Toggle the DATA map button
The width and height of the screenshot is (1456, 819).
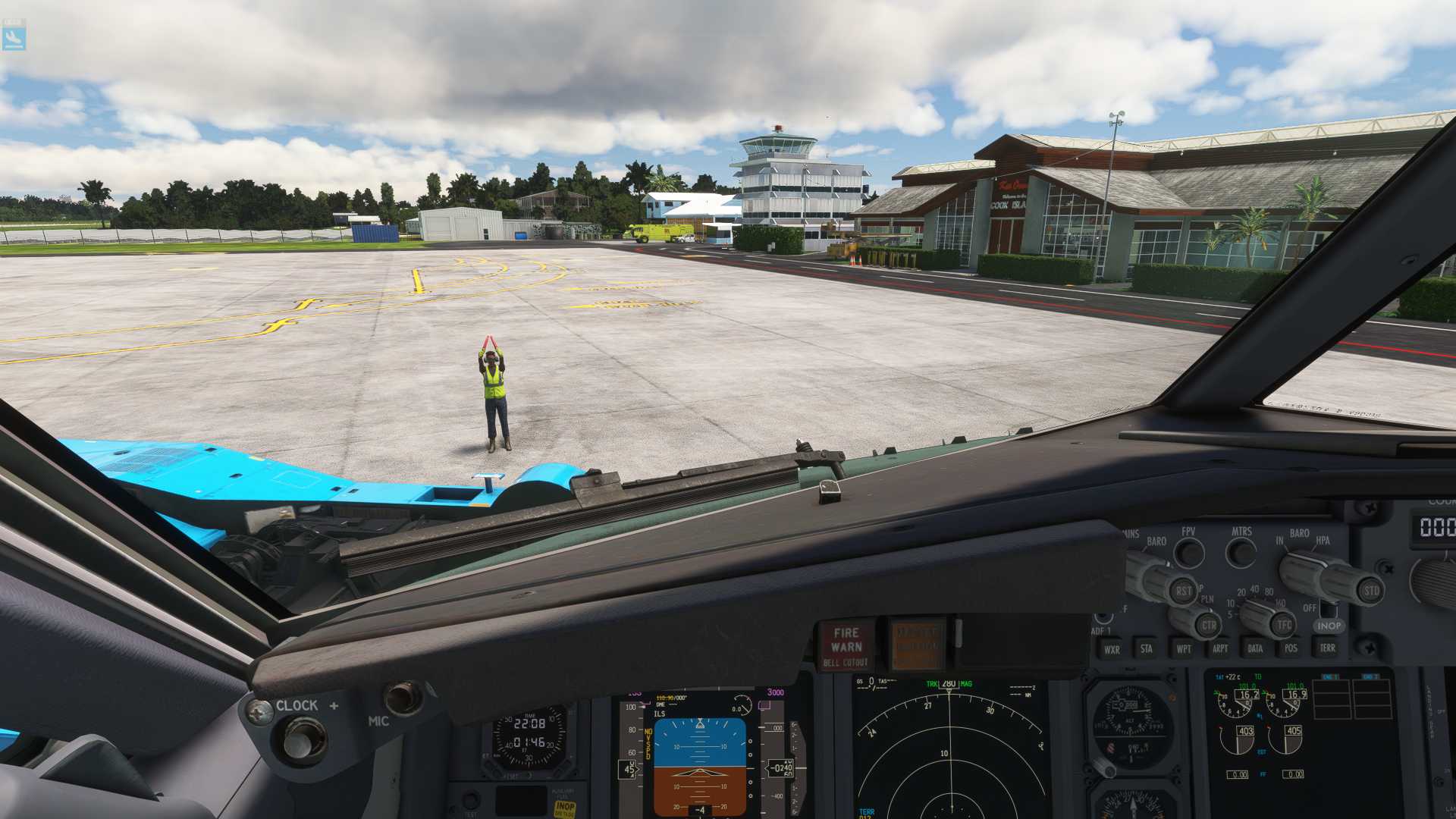click(x=1255, y=648)
